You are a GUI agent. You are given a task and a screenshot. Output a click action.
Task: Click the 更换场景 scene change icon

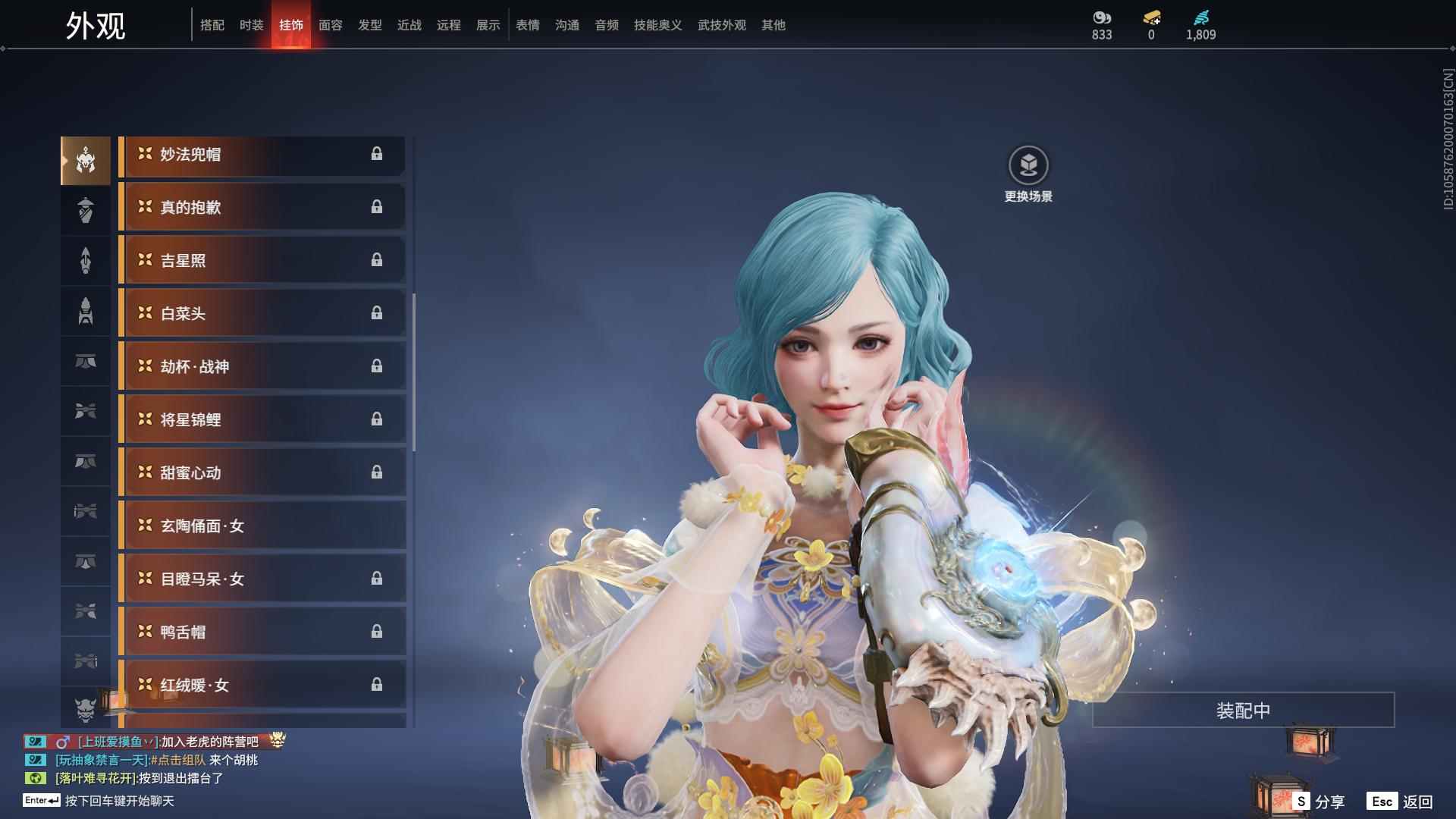click(x=1028, y=165)
